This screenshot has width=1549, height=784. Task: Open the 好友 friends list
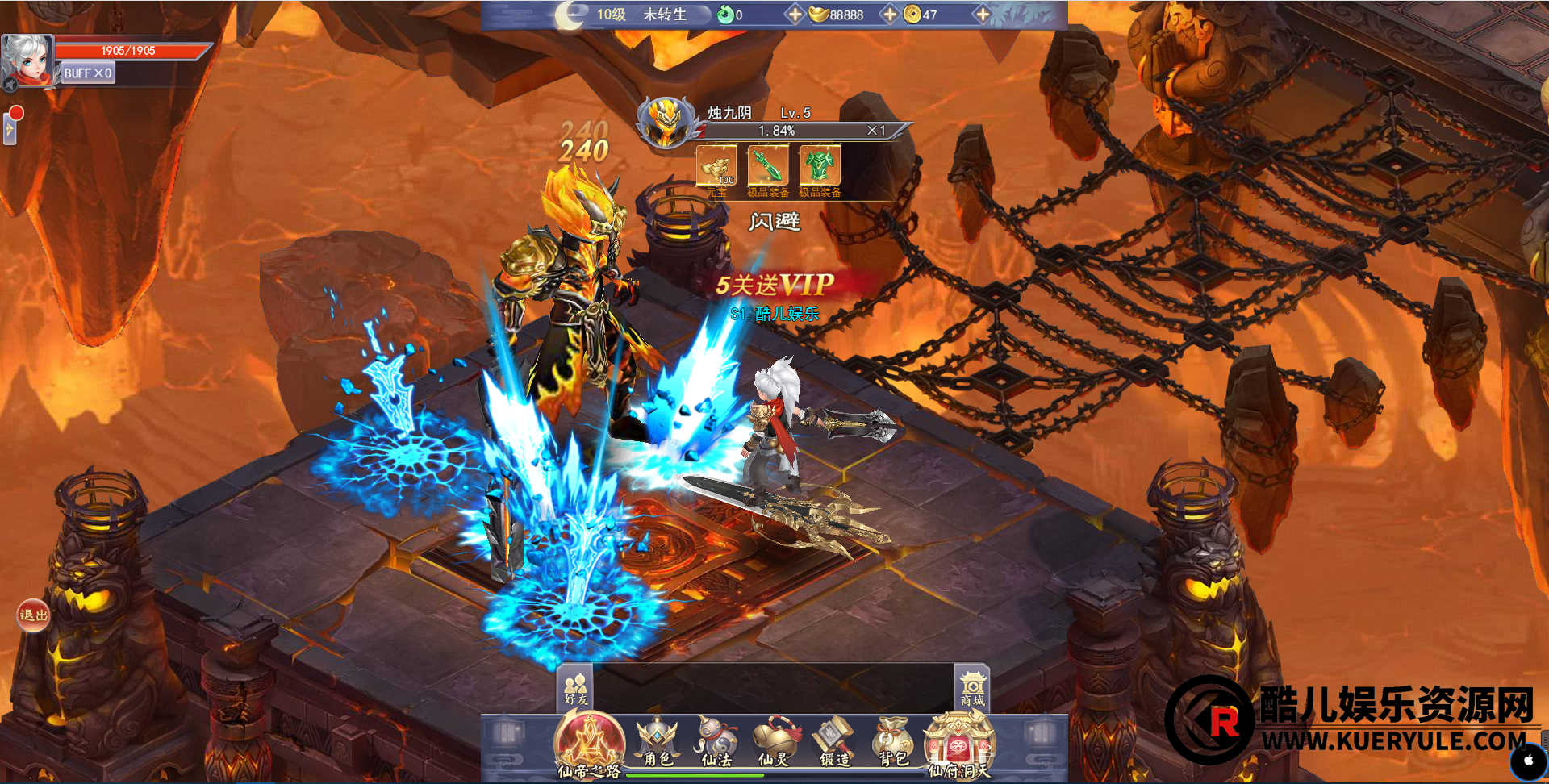575,688
